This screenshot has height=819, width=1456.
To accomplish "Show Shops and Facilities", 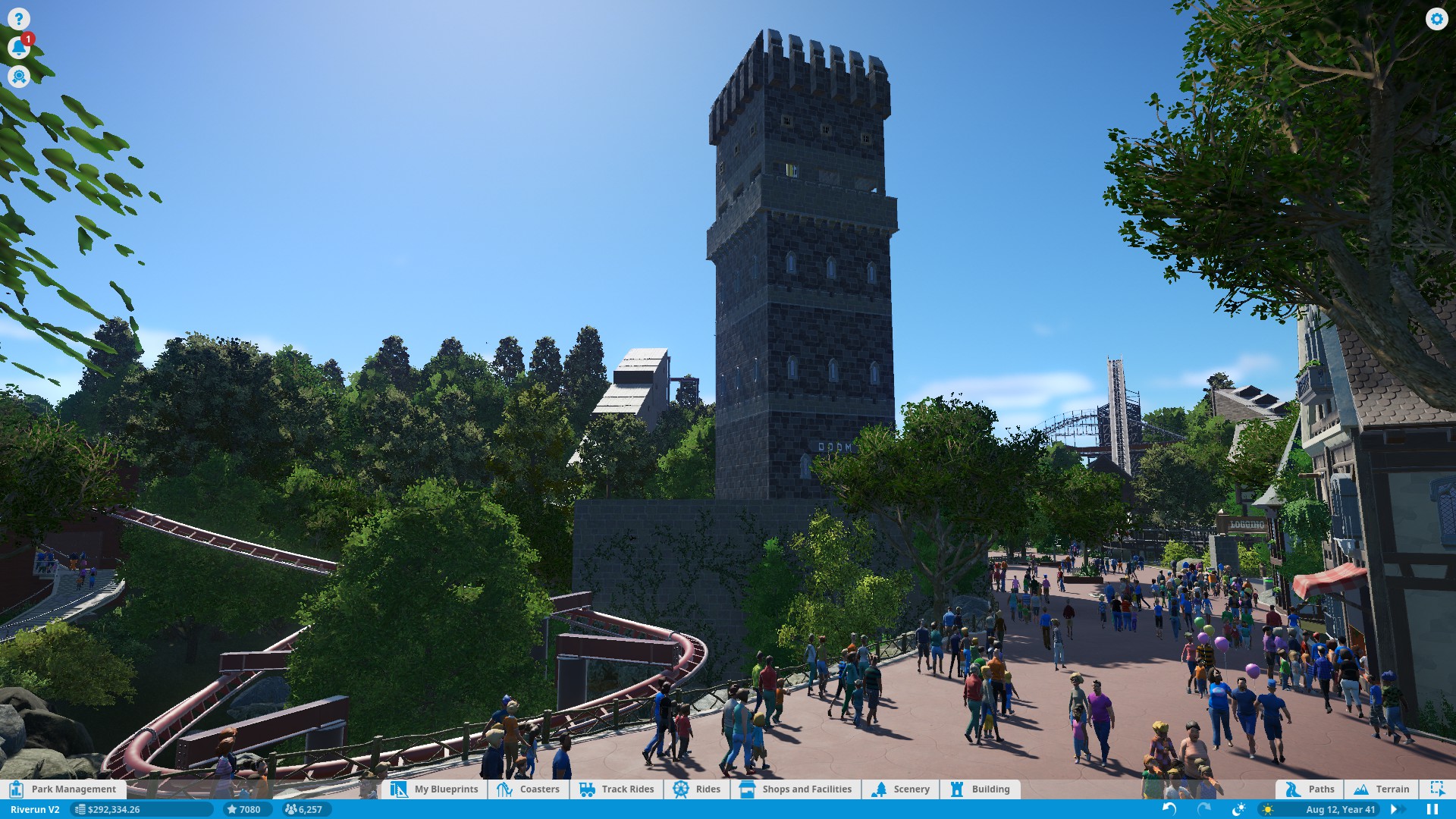I will 796,789.
